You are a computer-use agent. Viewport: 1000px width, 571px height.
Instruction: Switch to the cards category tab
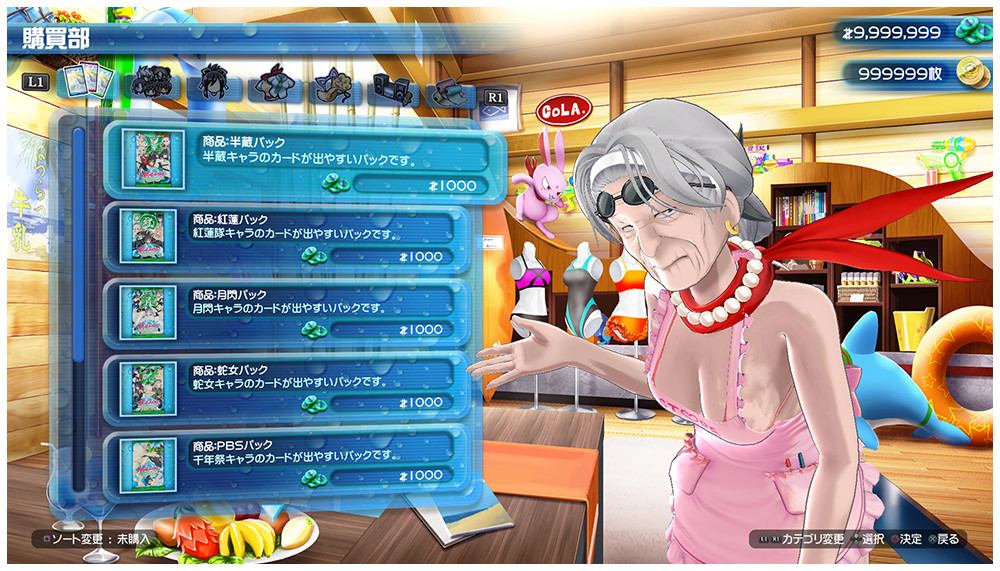pos(82,82)
